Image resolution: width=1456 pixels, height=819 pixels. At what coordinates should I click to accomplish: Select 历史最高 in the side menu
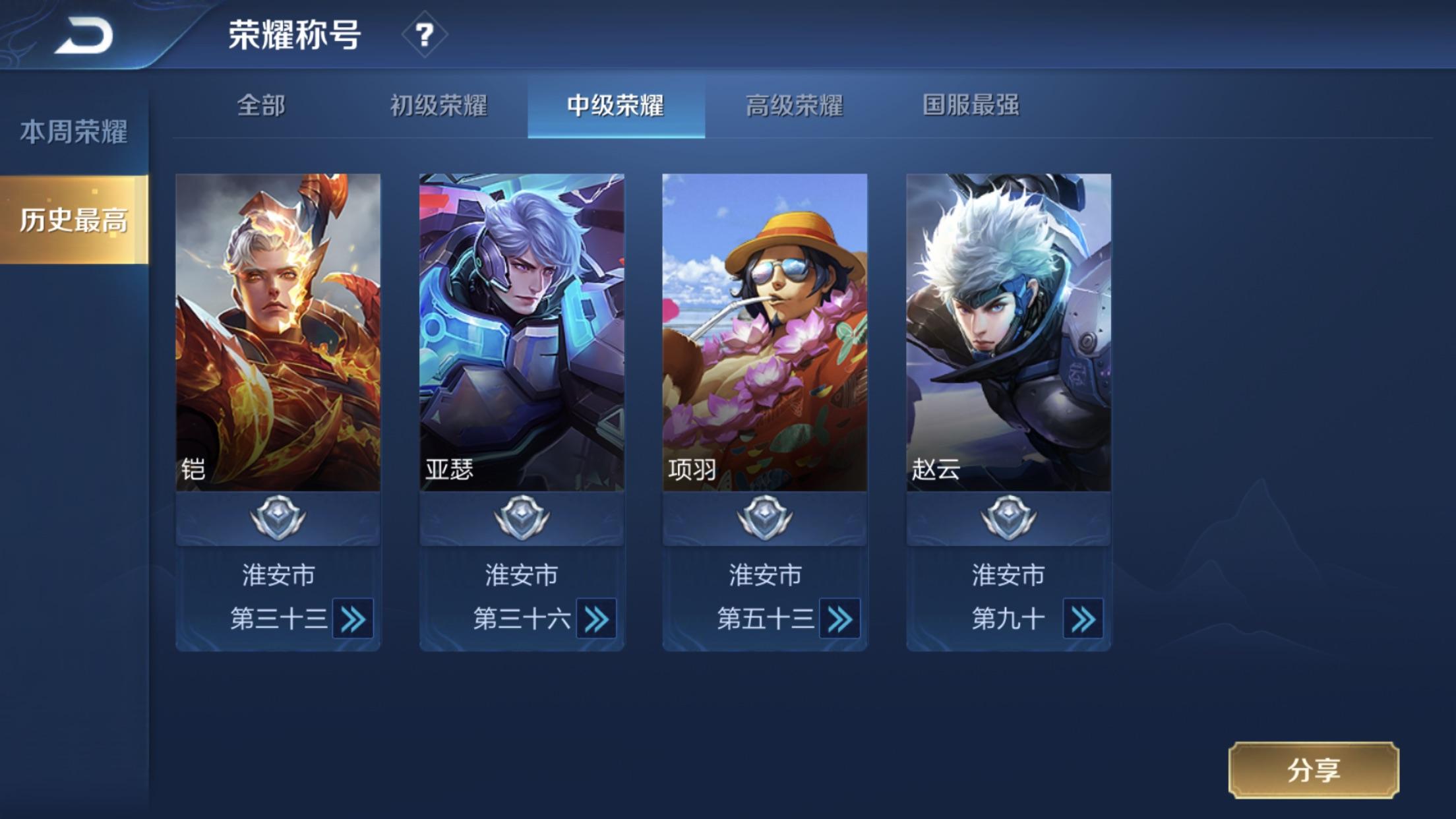[x=73, y=220]
